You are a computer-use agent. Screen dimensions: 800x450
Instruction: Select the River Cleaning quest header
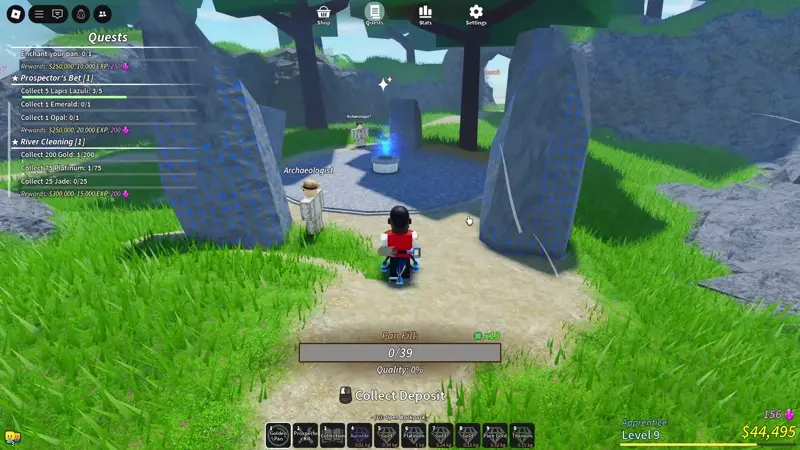pyautogui.click(x=49, y=142)
